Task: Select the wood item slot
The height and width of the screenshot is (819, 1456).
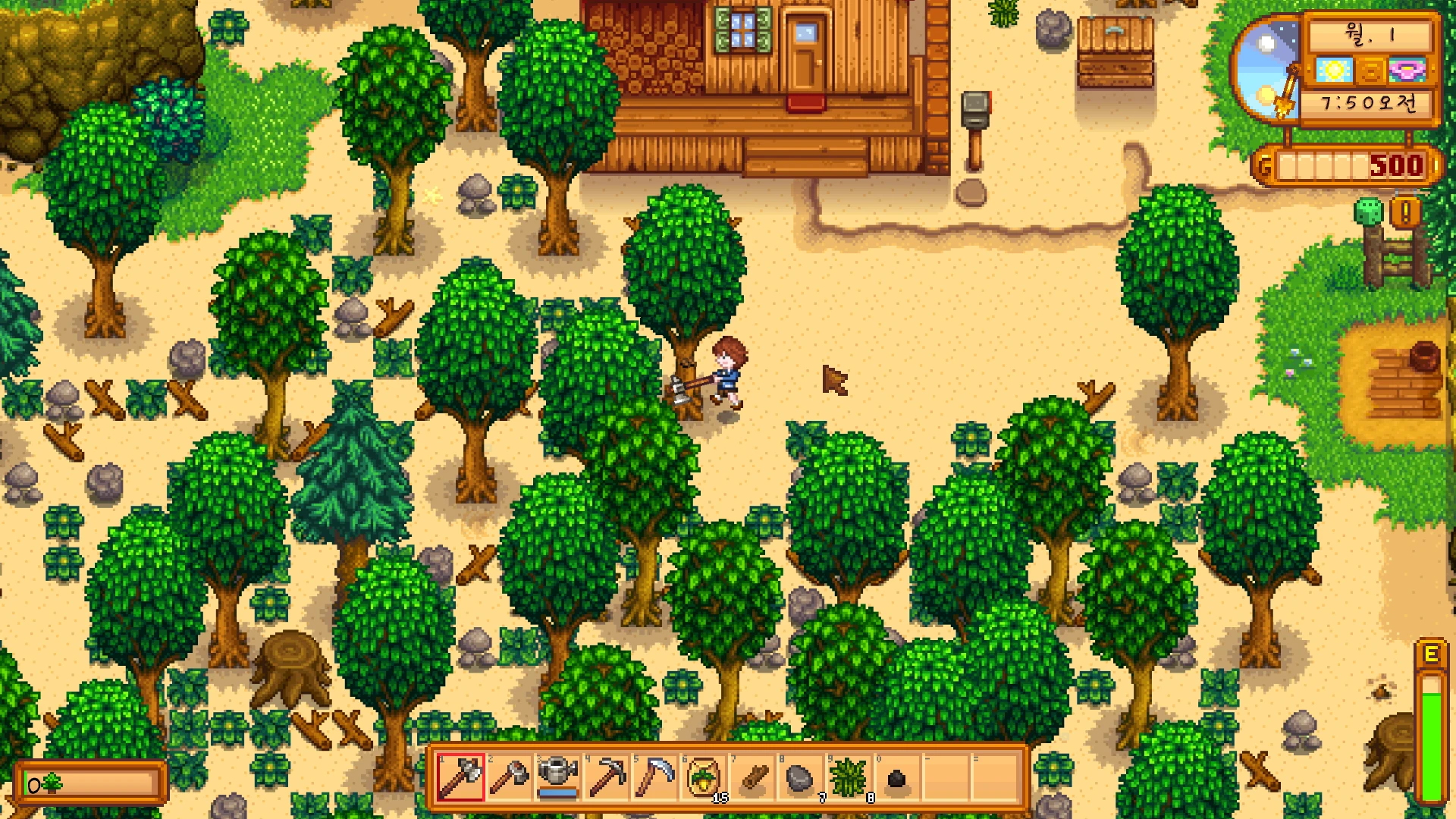Action: point(752,777)
